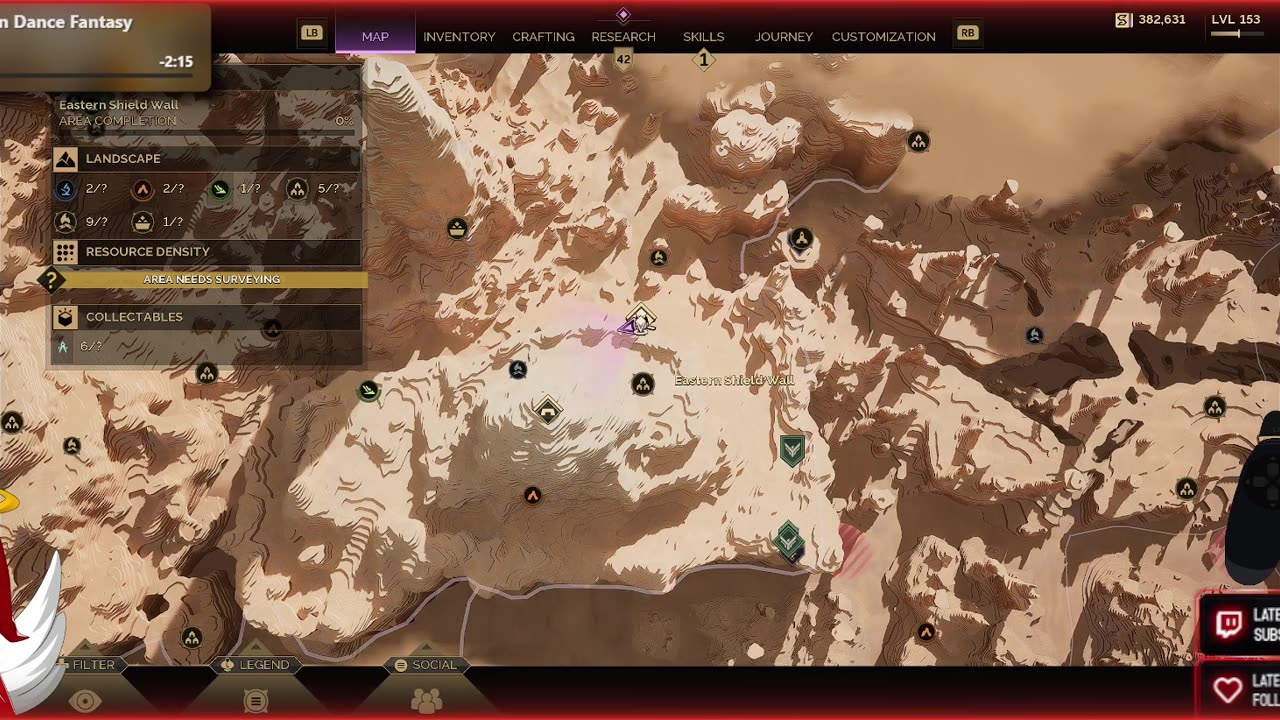Go to the Skills tab
Image resolution: width=1280 pixels, height=720 pixels.
click(703, 37)
